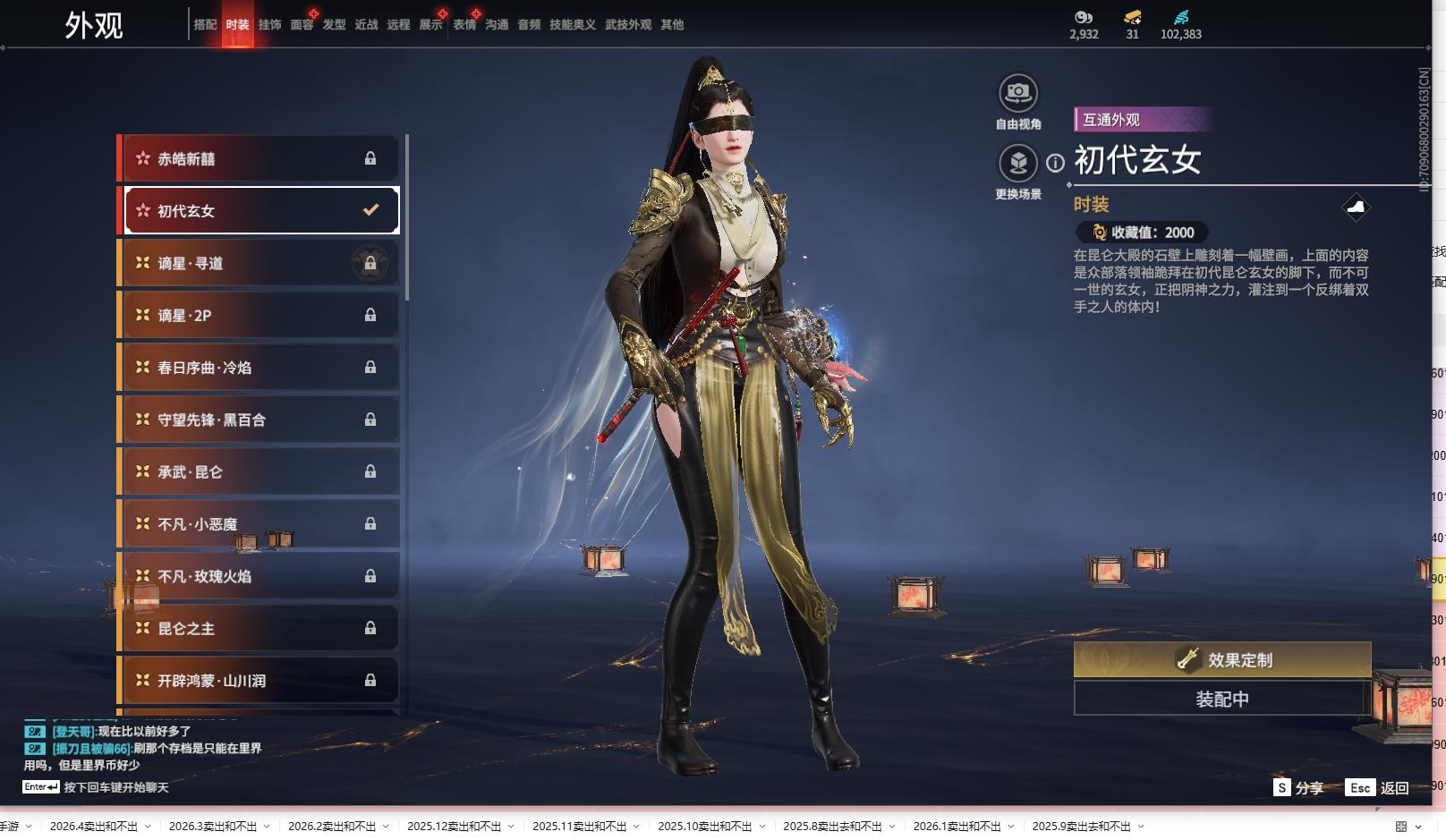Viewport: 1446px width, 840px height.
Task: Switch to the 面容 tab
Action: pos(302,25)
